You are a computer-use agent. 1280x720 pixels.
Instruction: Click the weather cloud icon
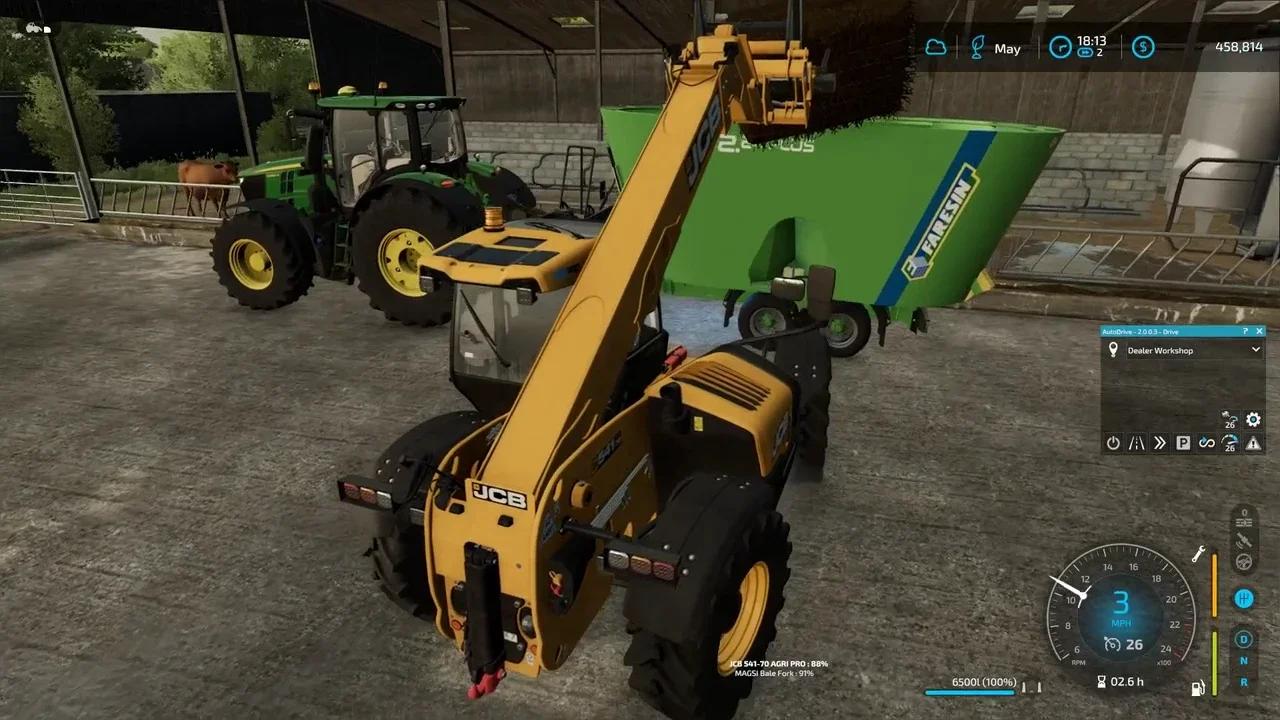[934, 46]
